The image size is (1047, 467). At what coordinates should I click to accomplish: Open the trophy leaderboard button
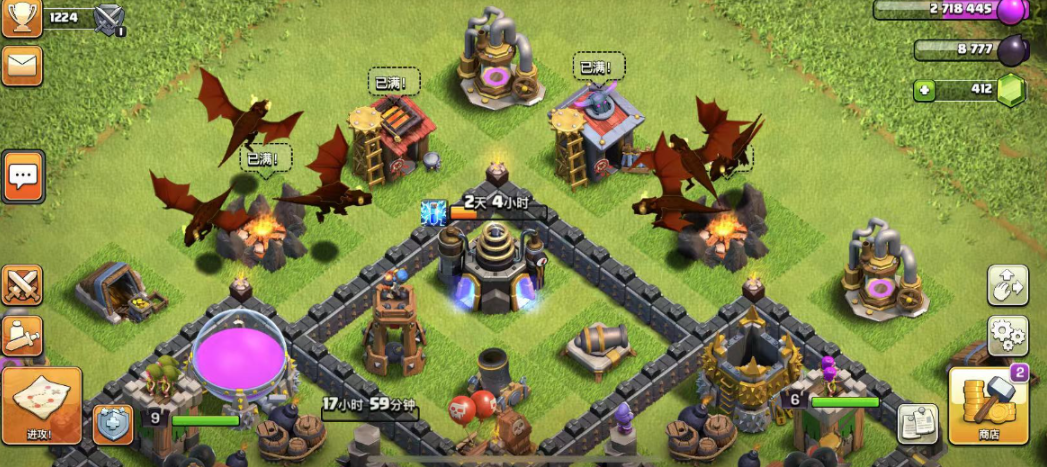21,18
